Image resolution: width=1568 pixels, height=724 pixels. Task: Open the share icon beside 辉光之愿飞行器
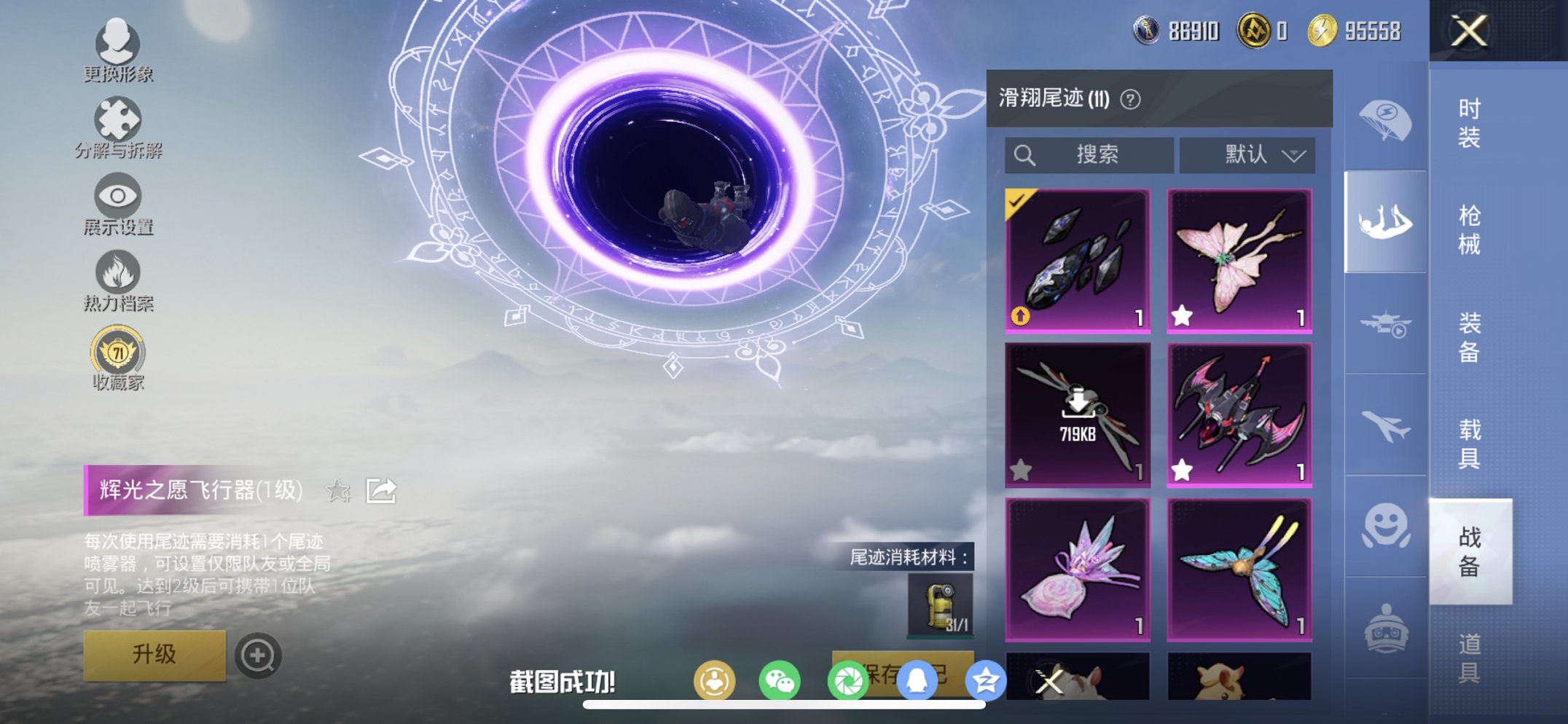click(x=381, y=491)
